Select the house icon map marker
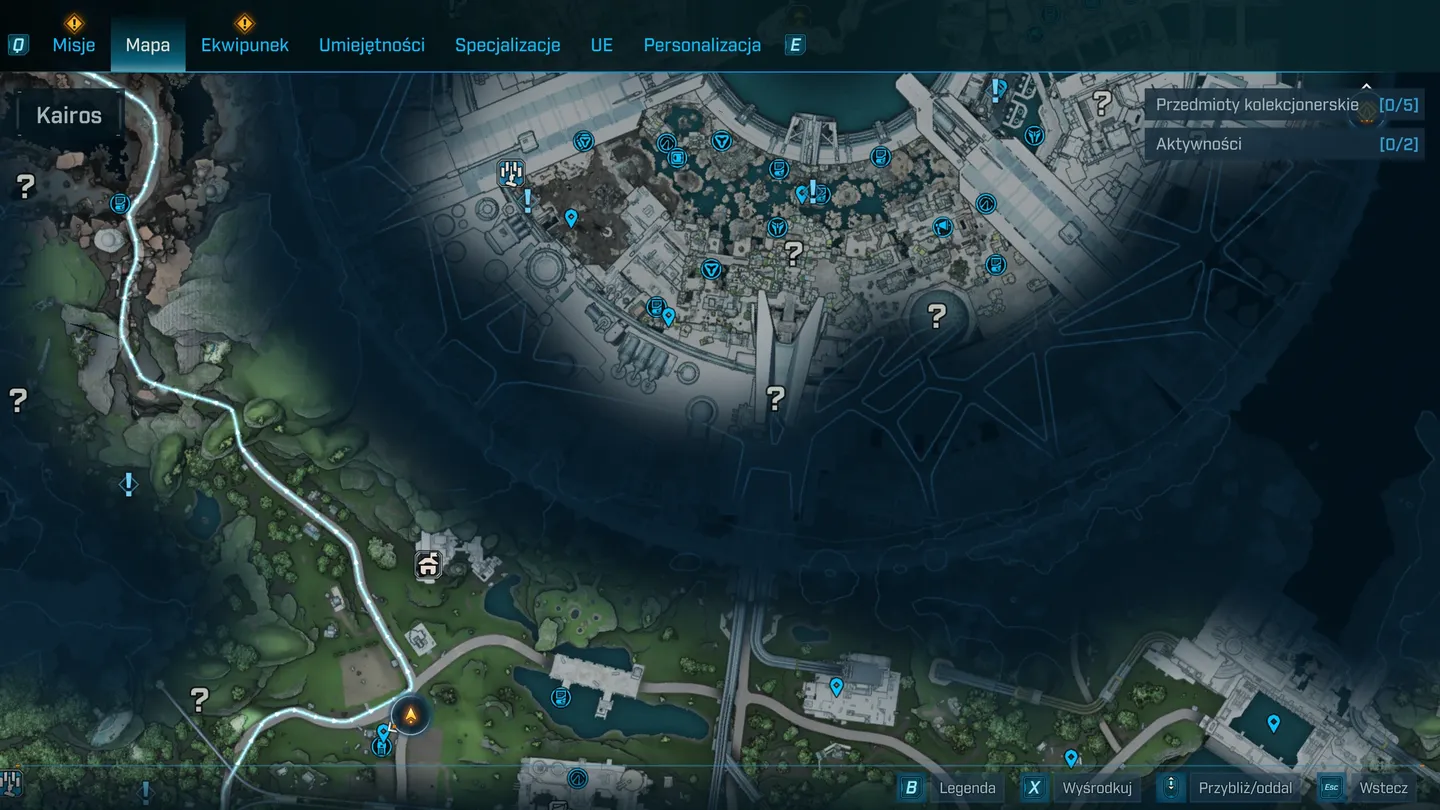This screenshot has height=810, width=1440. (x=429, y=566)
